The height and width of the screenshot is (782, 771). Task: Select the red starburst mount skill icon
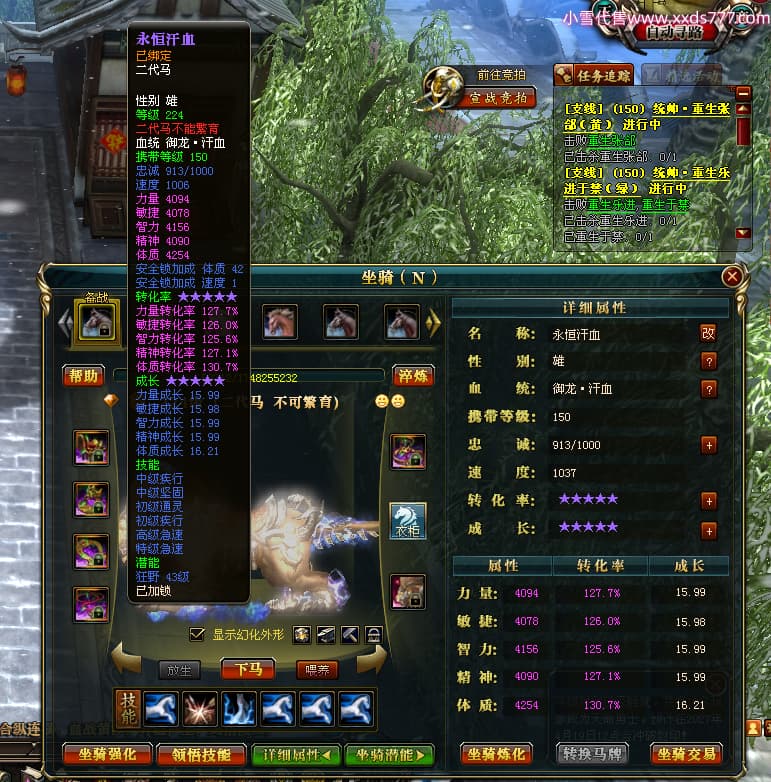coord(200,708)
